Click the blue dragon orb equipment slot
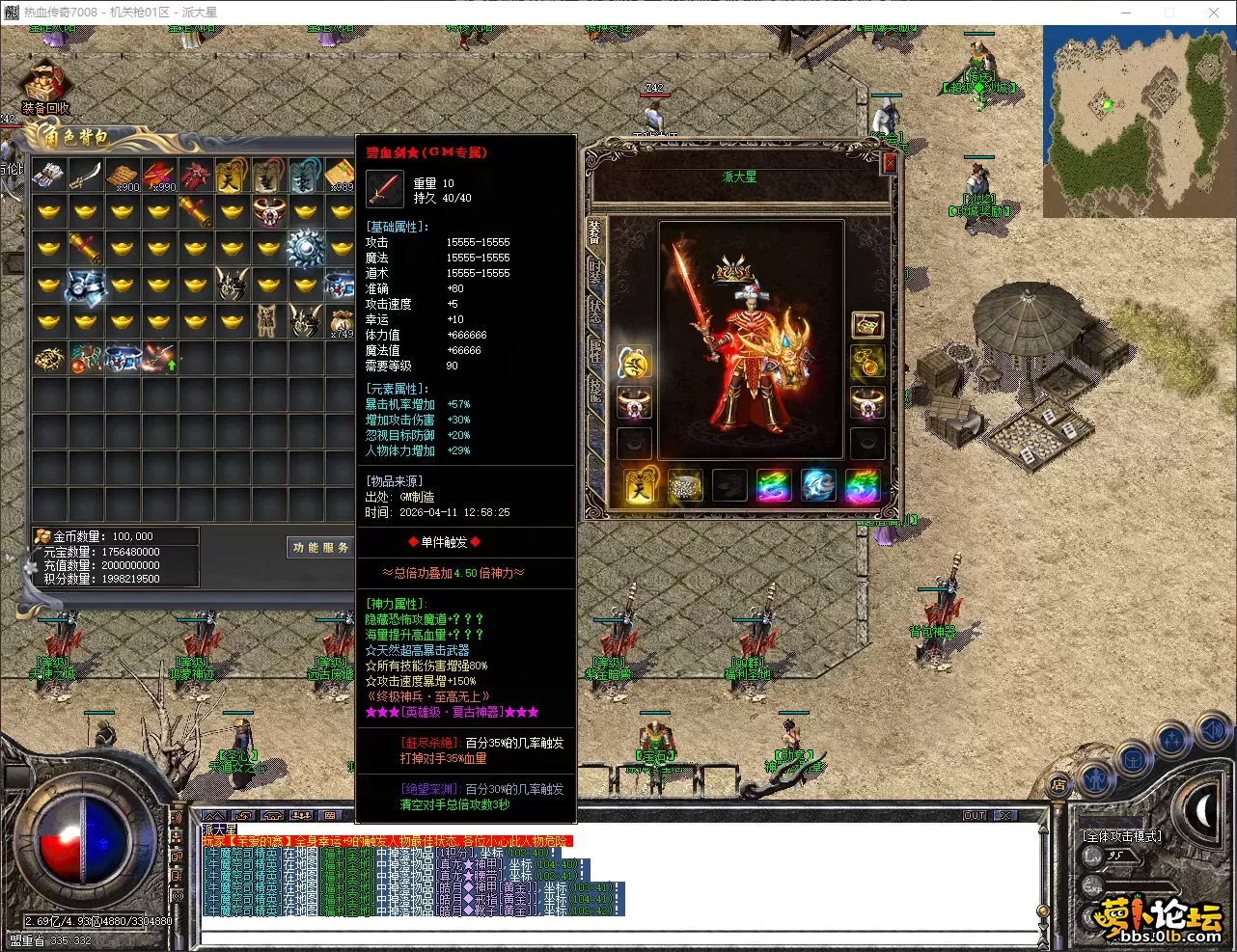This screenshot has width=1237, height=952. pyautogui.click(x=818, y=485)
